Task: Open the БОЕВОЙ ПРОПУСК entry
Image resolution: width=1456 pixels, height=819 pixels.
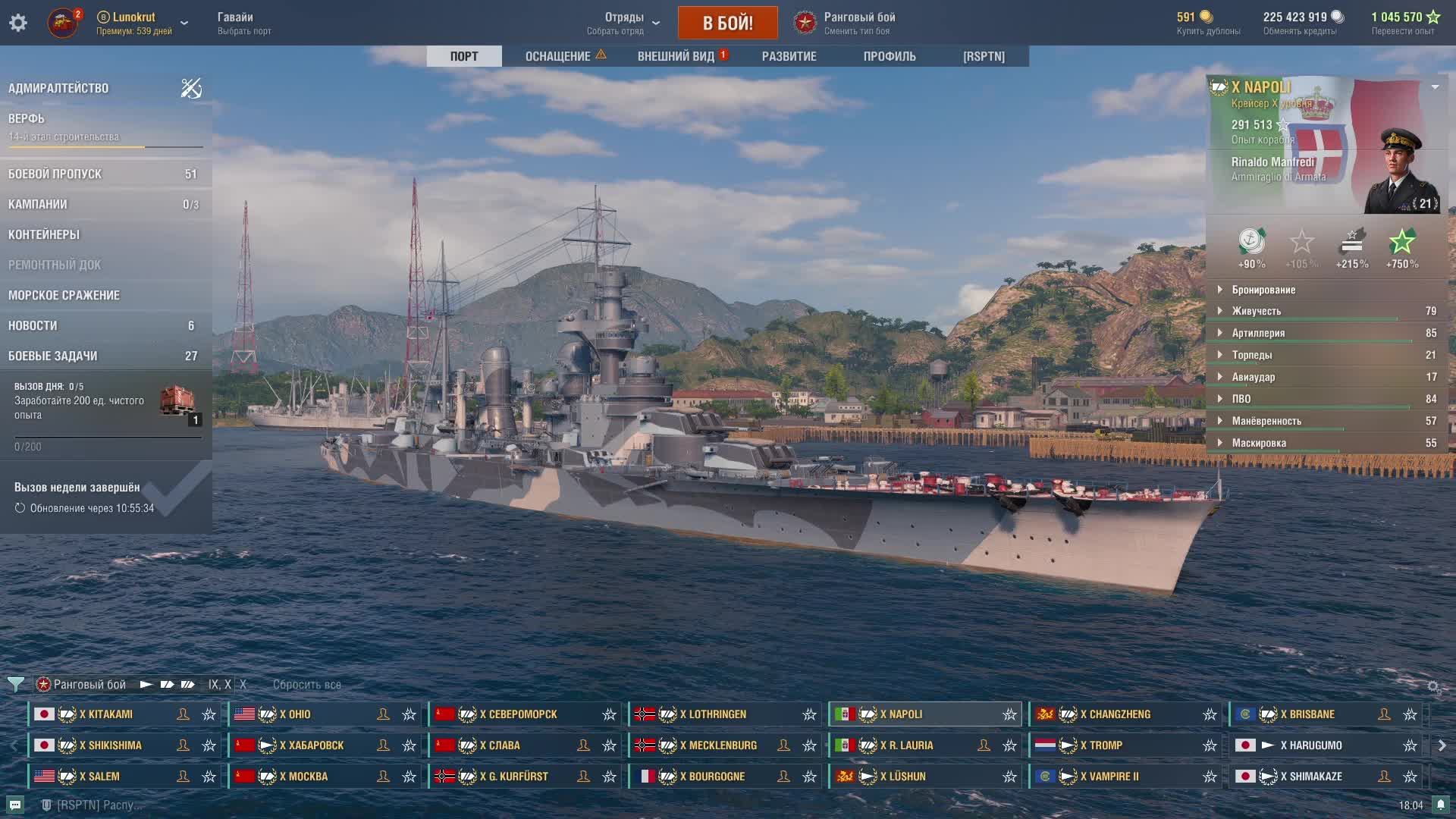Action: coord(55,174)
